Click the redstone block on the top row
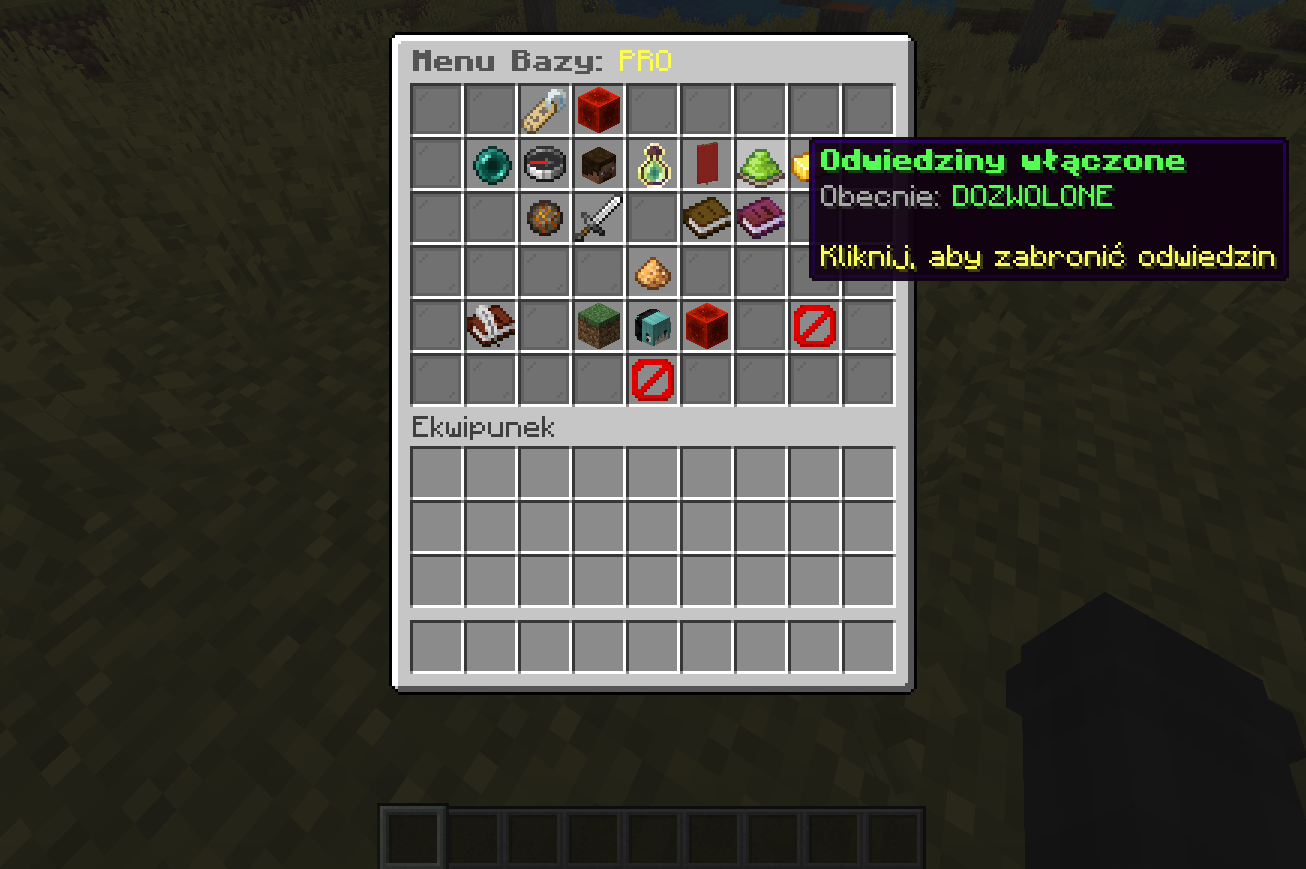 tap(598, 110)
